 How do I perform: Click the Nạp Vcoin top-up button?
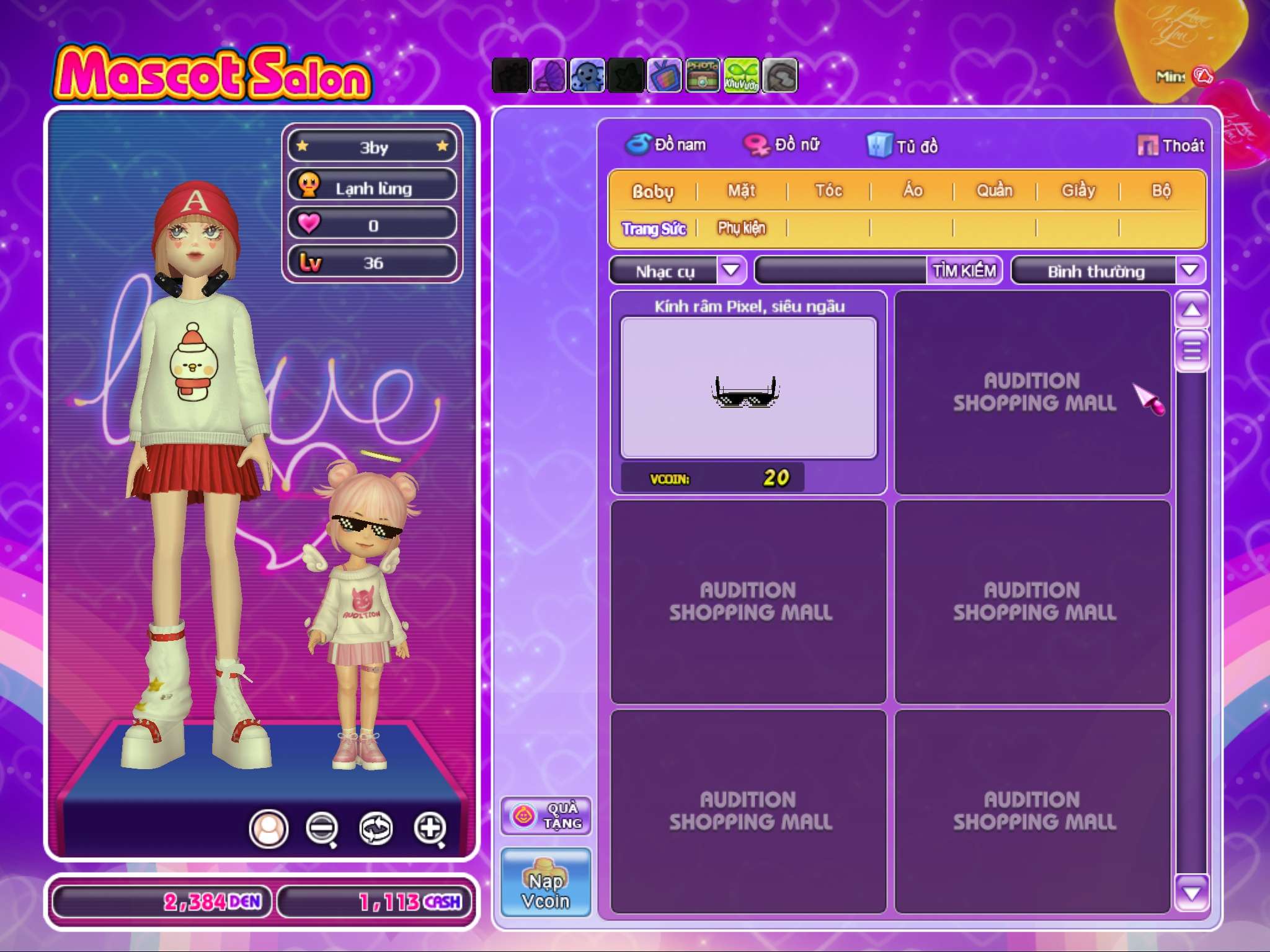546,883
